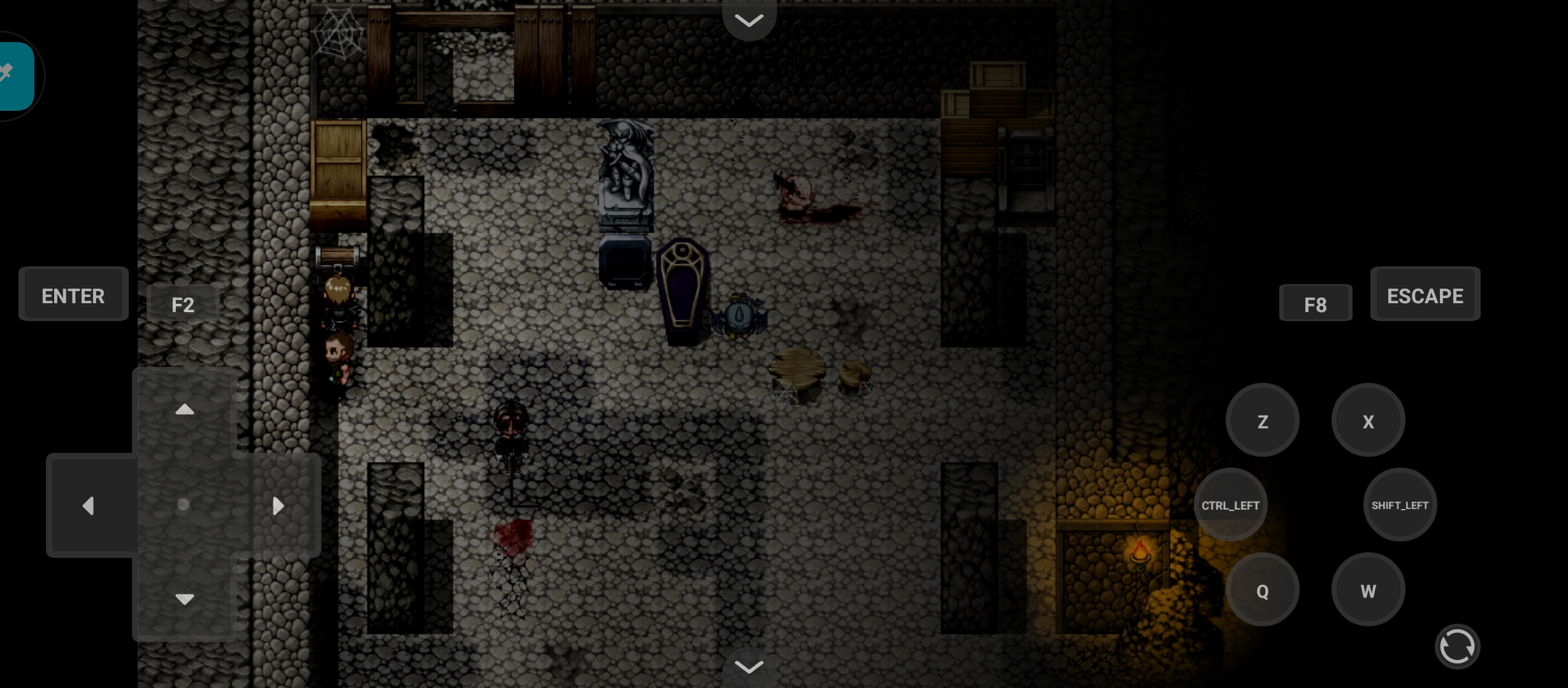The image size is (1568, 688).
Task: Tap the up arrow on the directional pad
Action: click(x=184, y=409)
